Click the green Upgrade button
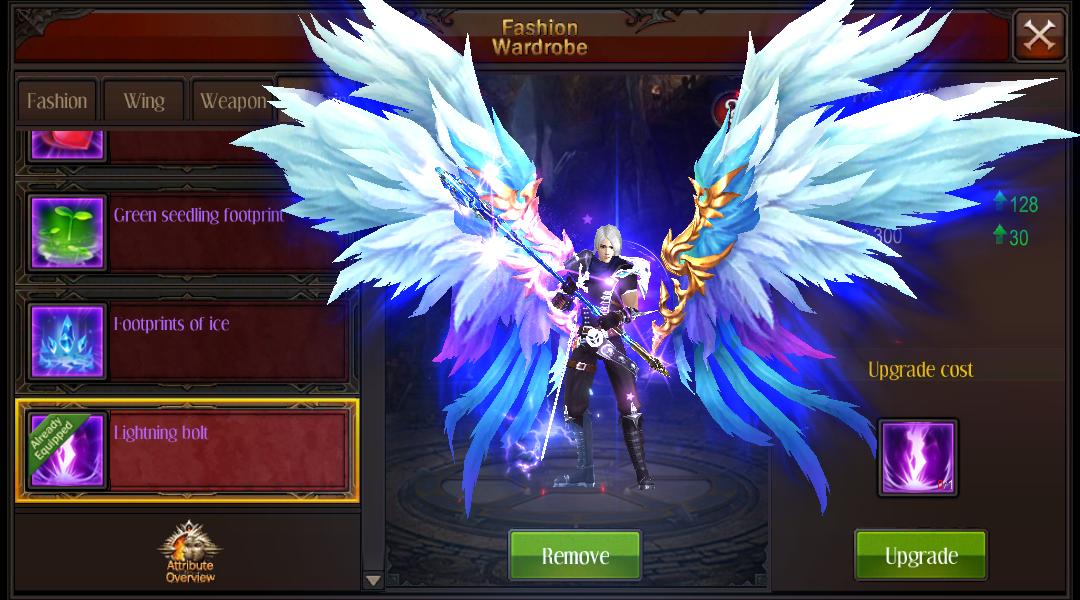The width and height of the screenshot is (1080, 600). [x=920, y=555]
